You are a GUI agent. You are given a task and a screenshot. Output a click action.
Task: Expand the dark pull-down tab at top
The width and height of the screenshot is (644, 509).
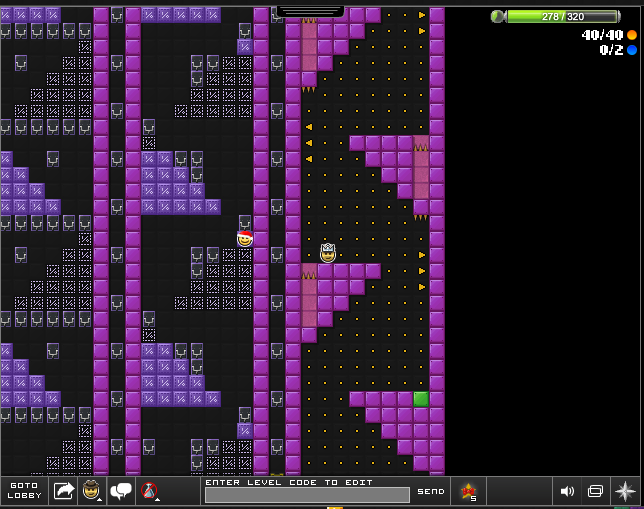pos(310,11)
